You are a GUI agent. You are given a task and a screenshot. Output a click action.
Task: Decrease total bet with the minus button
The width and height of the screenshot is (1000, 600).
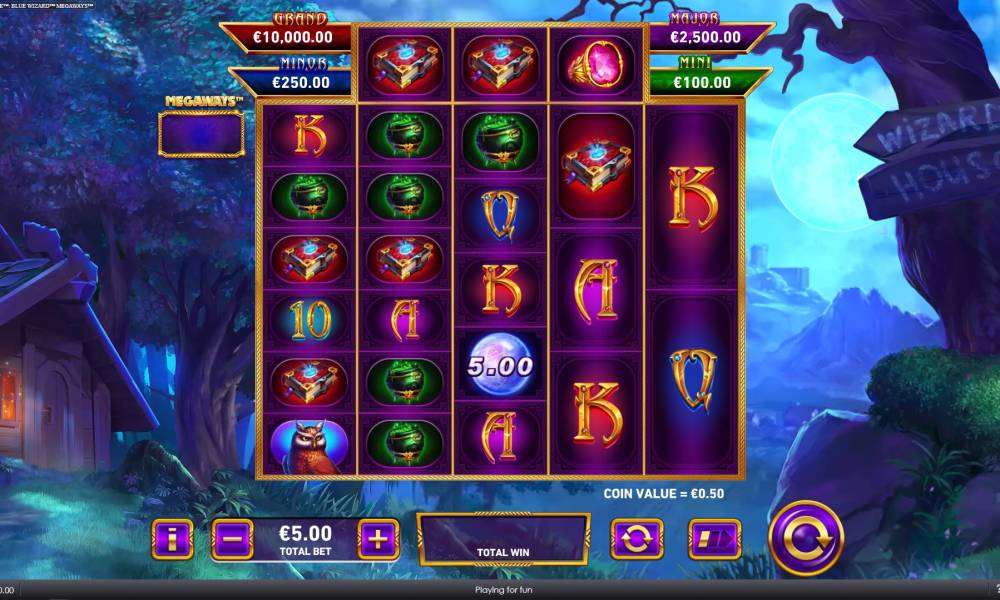[232, 540]
